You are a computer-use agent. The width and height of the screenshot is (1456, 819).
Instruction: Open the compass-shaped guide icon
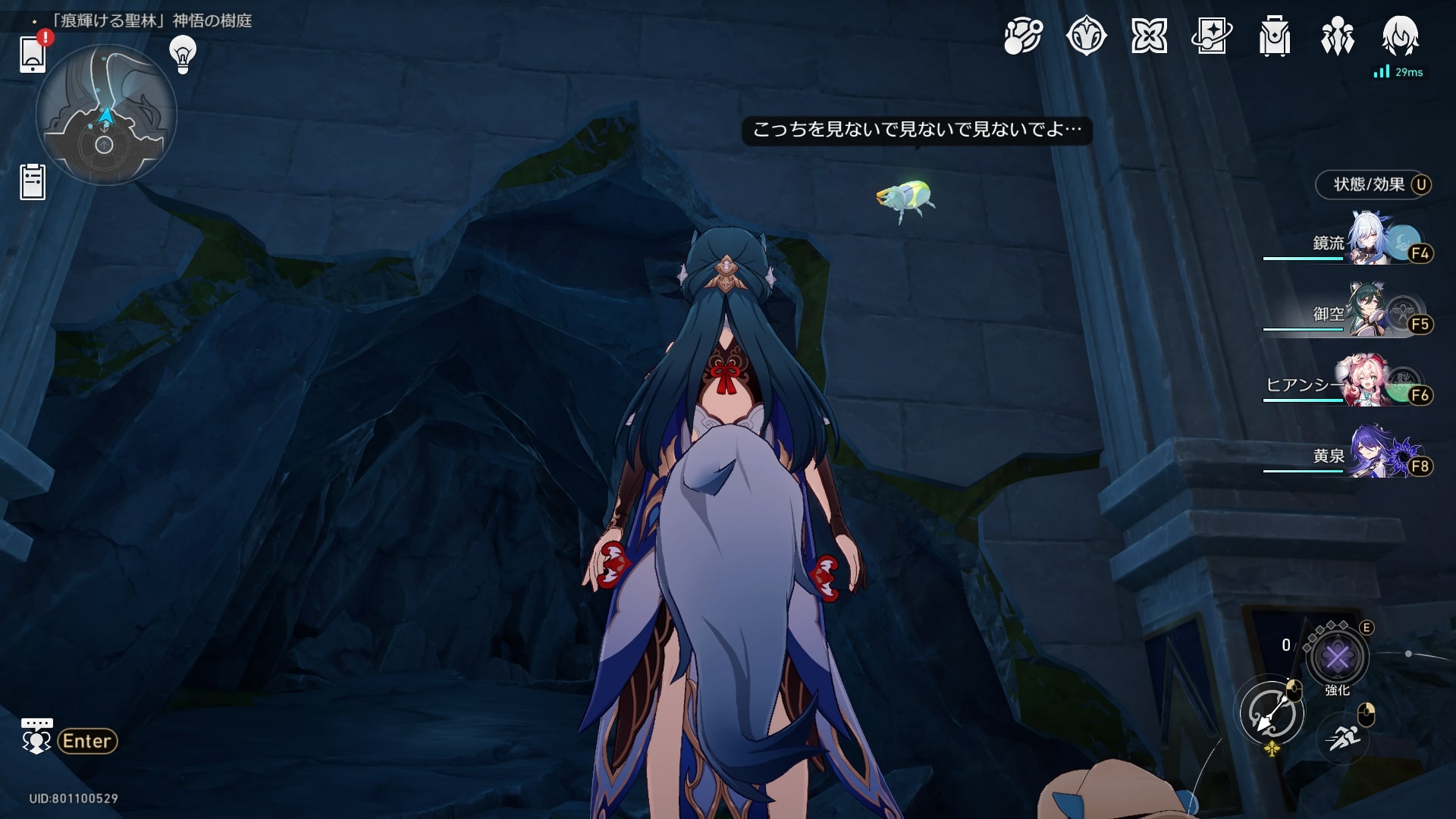pyautogui.click(x=1086, y=36)
